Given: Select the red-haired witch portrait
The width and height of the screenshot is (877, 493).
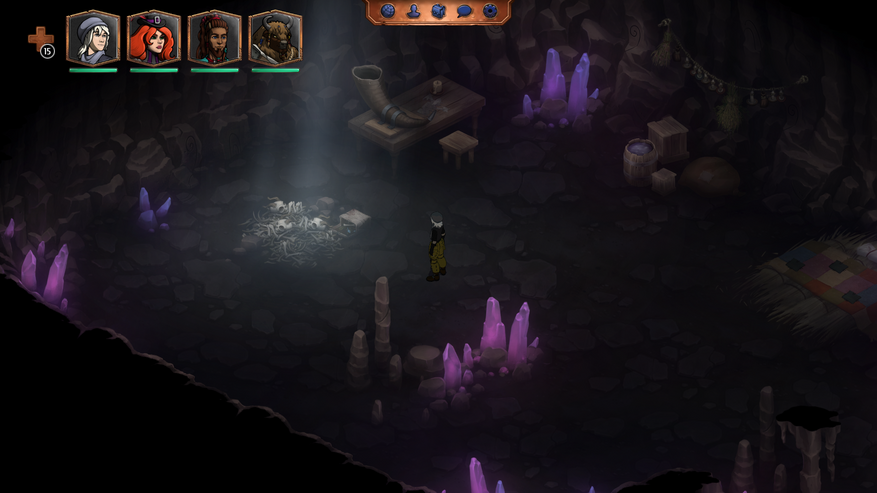Looking at the screenshot, I should pos(154,38).
